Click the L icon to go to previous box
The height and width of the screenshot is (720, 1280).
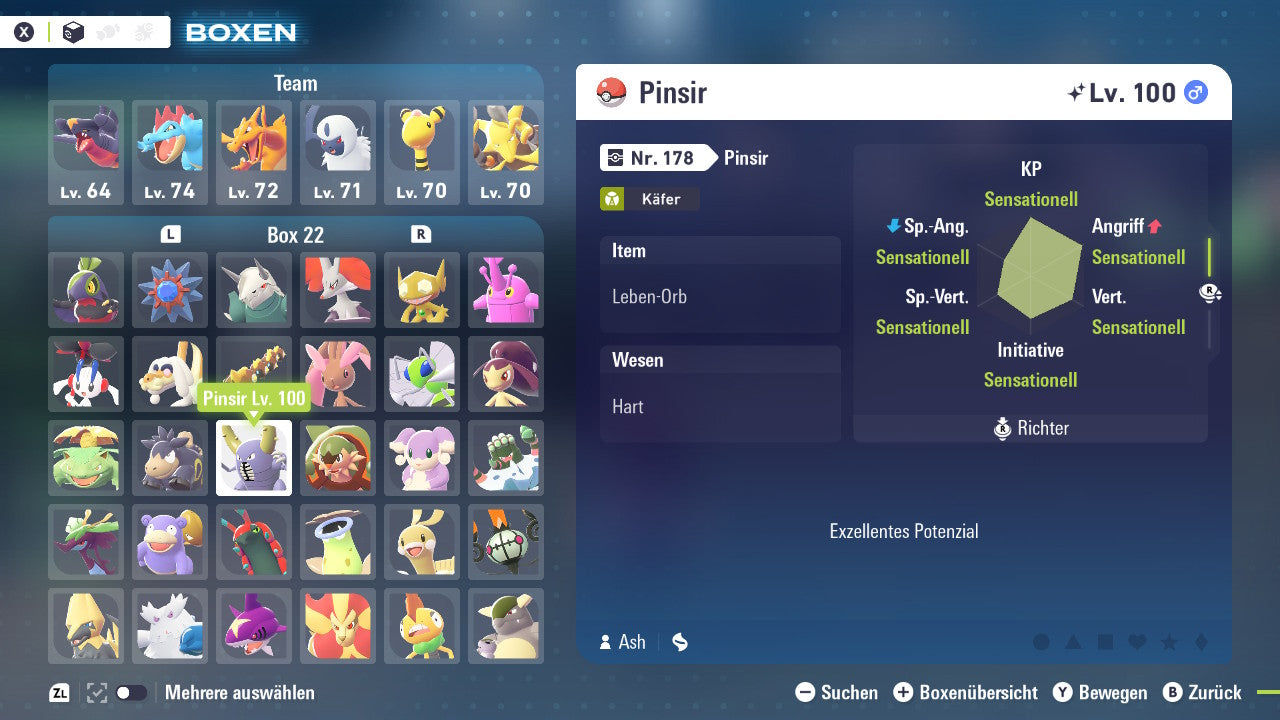[171, 235]
